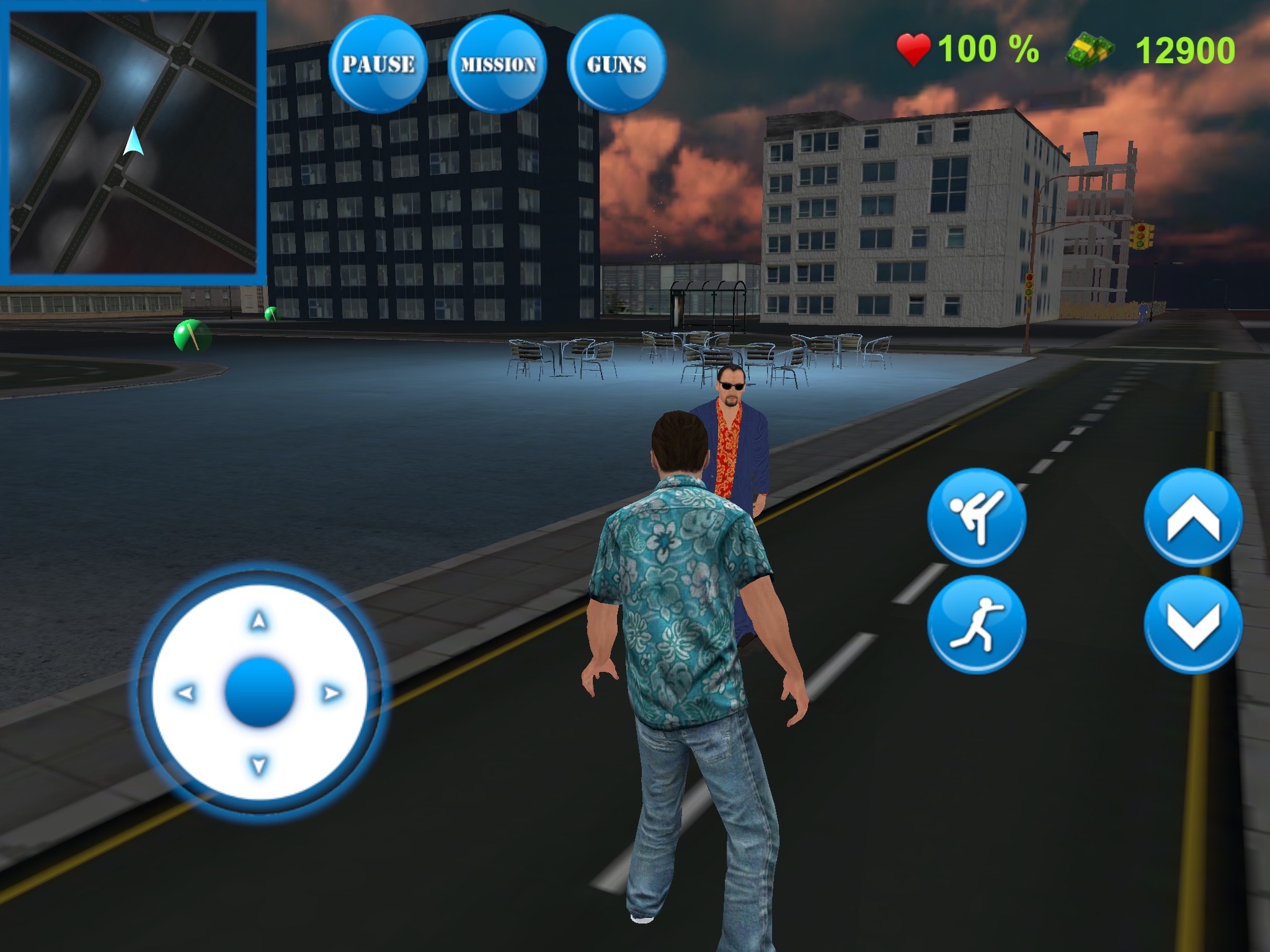
Task: Click the upward chevron button
Action: point(1193,517)
